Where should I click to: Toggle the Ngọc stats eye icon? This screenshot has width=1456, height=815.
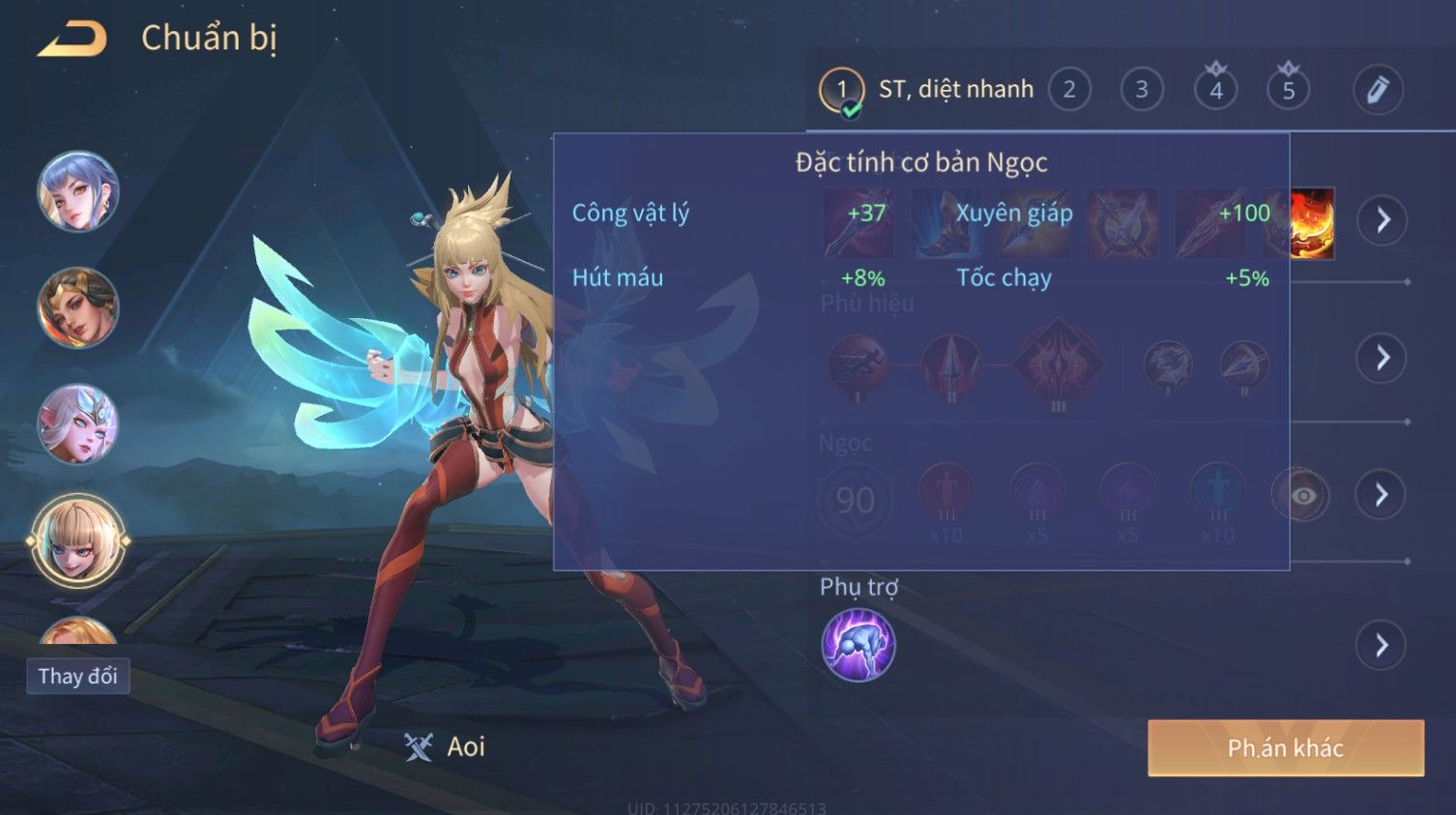[1301, 496]
